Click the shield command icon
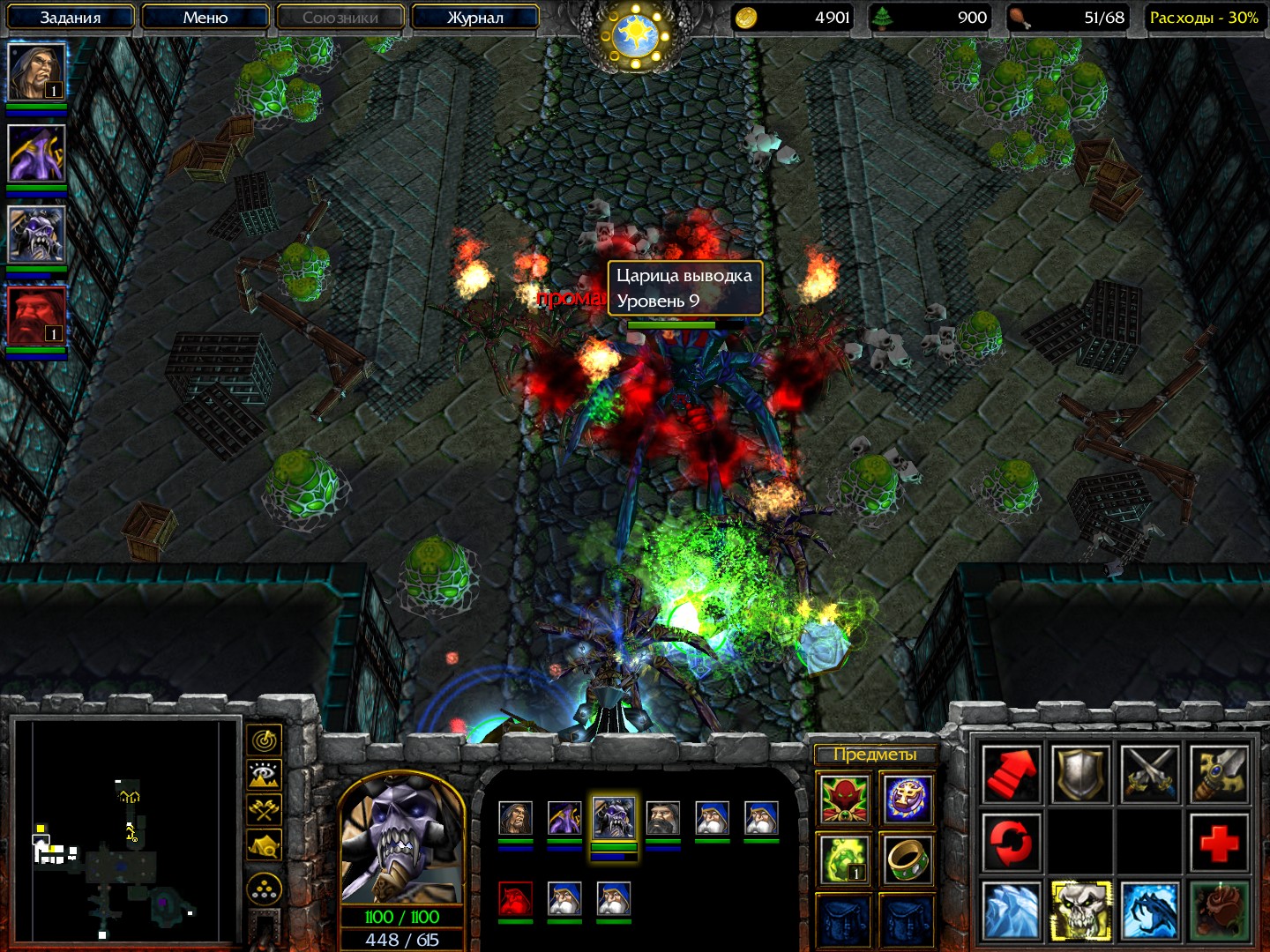Screen dimensions: 1270x952 [x=1080, y=774]
